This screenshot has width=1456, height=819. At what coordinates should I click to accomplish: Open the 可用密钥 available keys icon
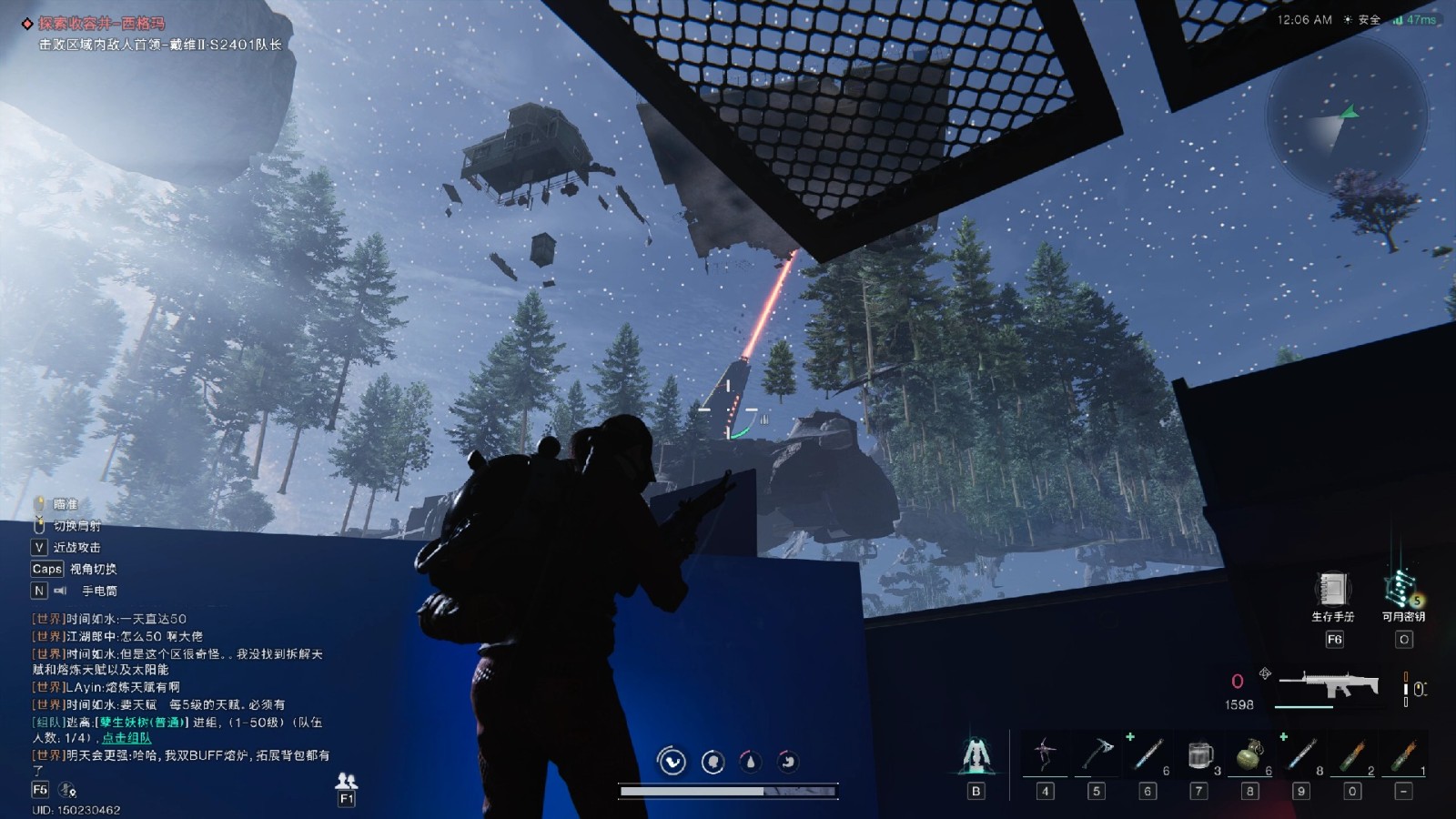pos(1402,590)
